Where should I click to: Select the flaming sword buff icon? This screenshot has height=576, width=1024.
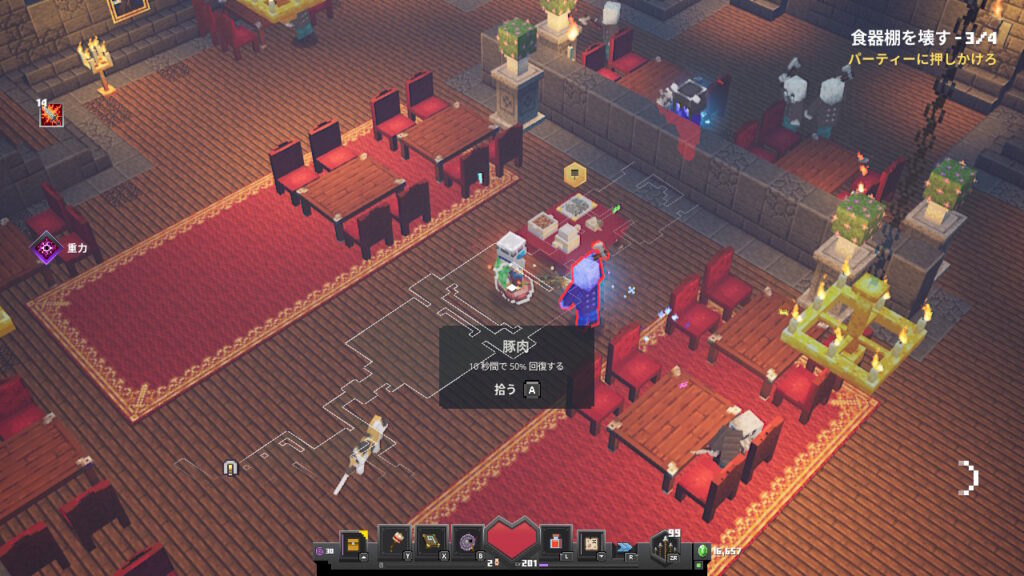pos(51,115)
